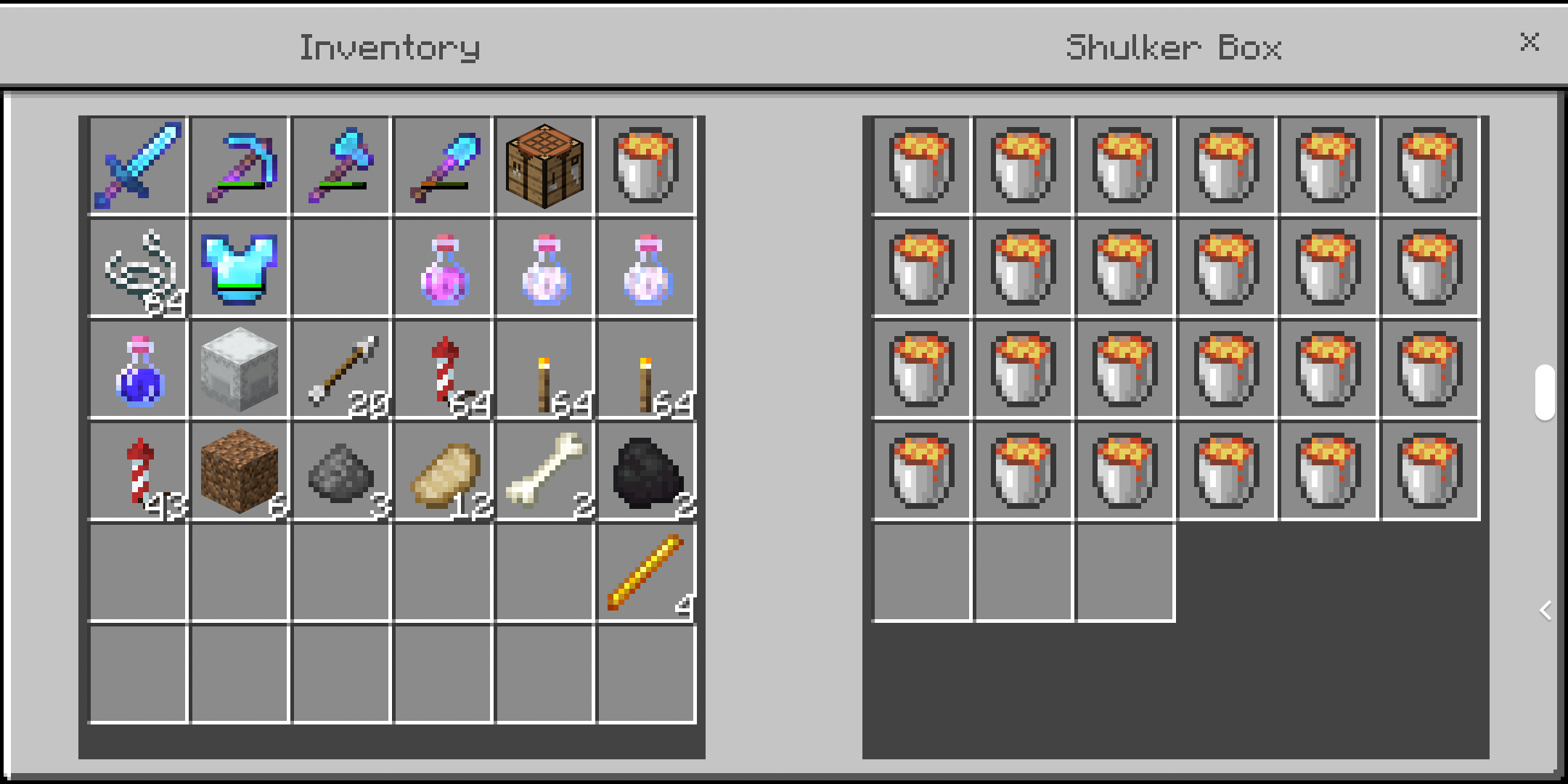Image resolution: width=1568 pixels, height=784 pixels.
Task: Select the diamond chestplate
Action: click(x=240, y=269)
